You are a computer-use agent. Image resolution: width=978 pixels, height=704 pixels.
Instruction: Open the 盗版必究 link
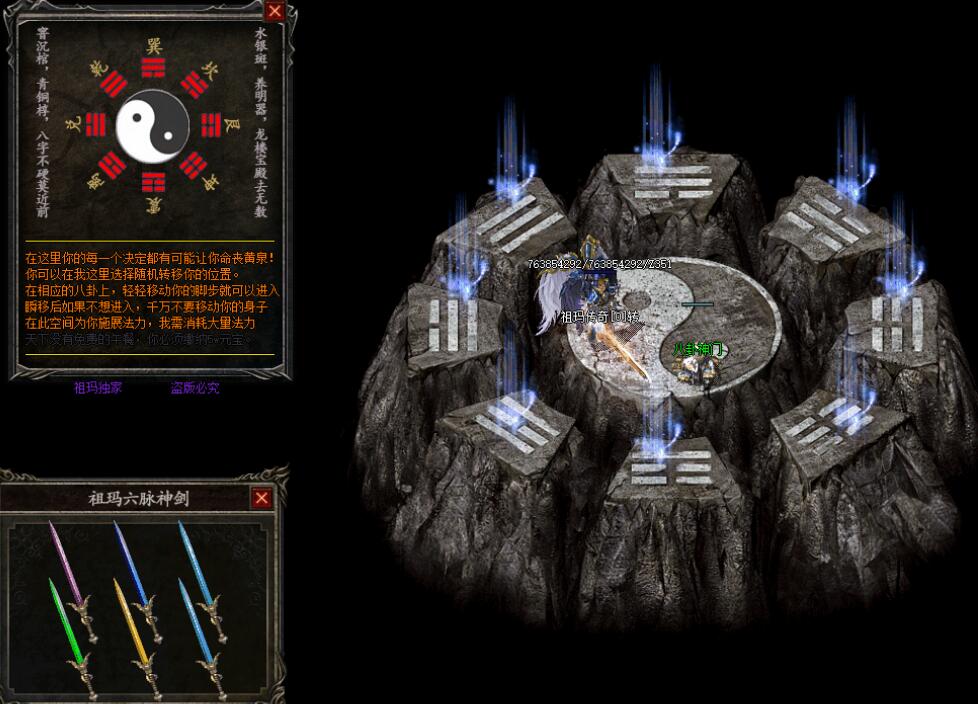[x=194, y=388]
